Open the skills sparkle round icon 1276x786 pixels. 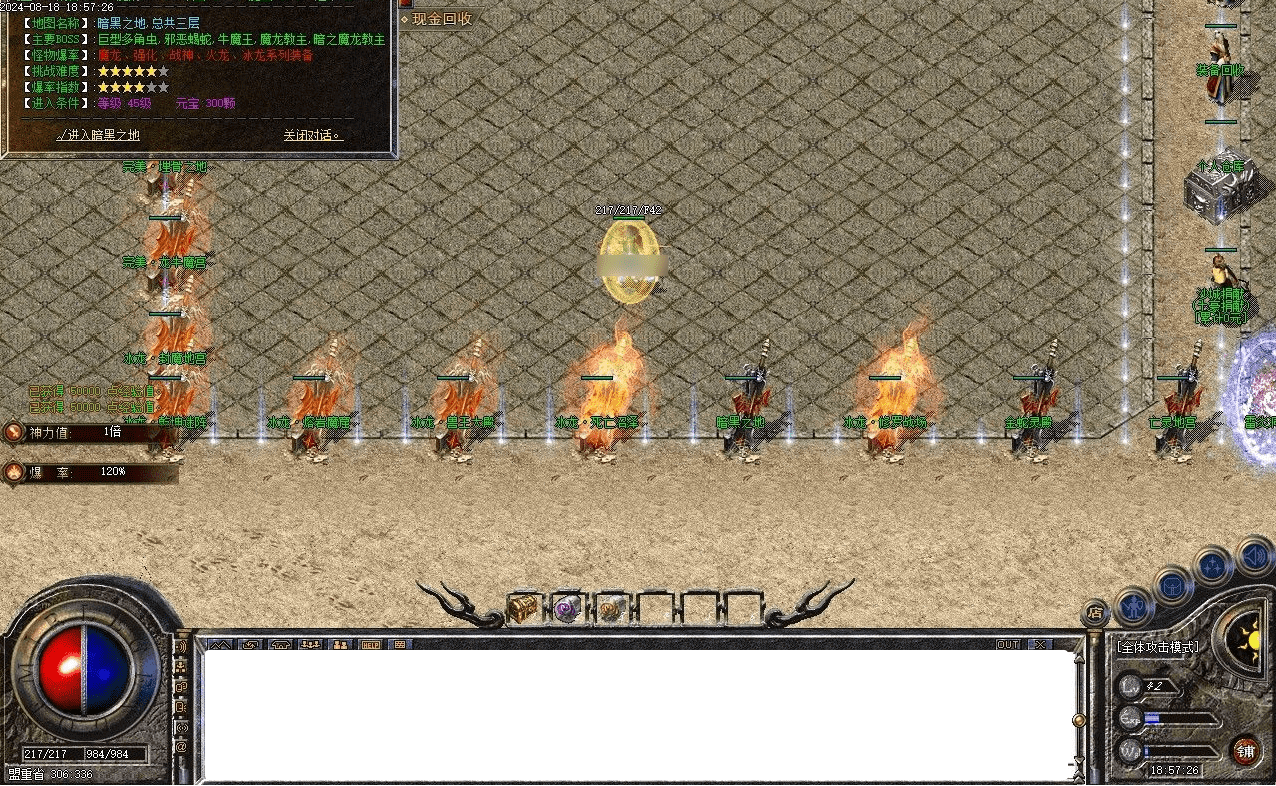point(1214,567)
